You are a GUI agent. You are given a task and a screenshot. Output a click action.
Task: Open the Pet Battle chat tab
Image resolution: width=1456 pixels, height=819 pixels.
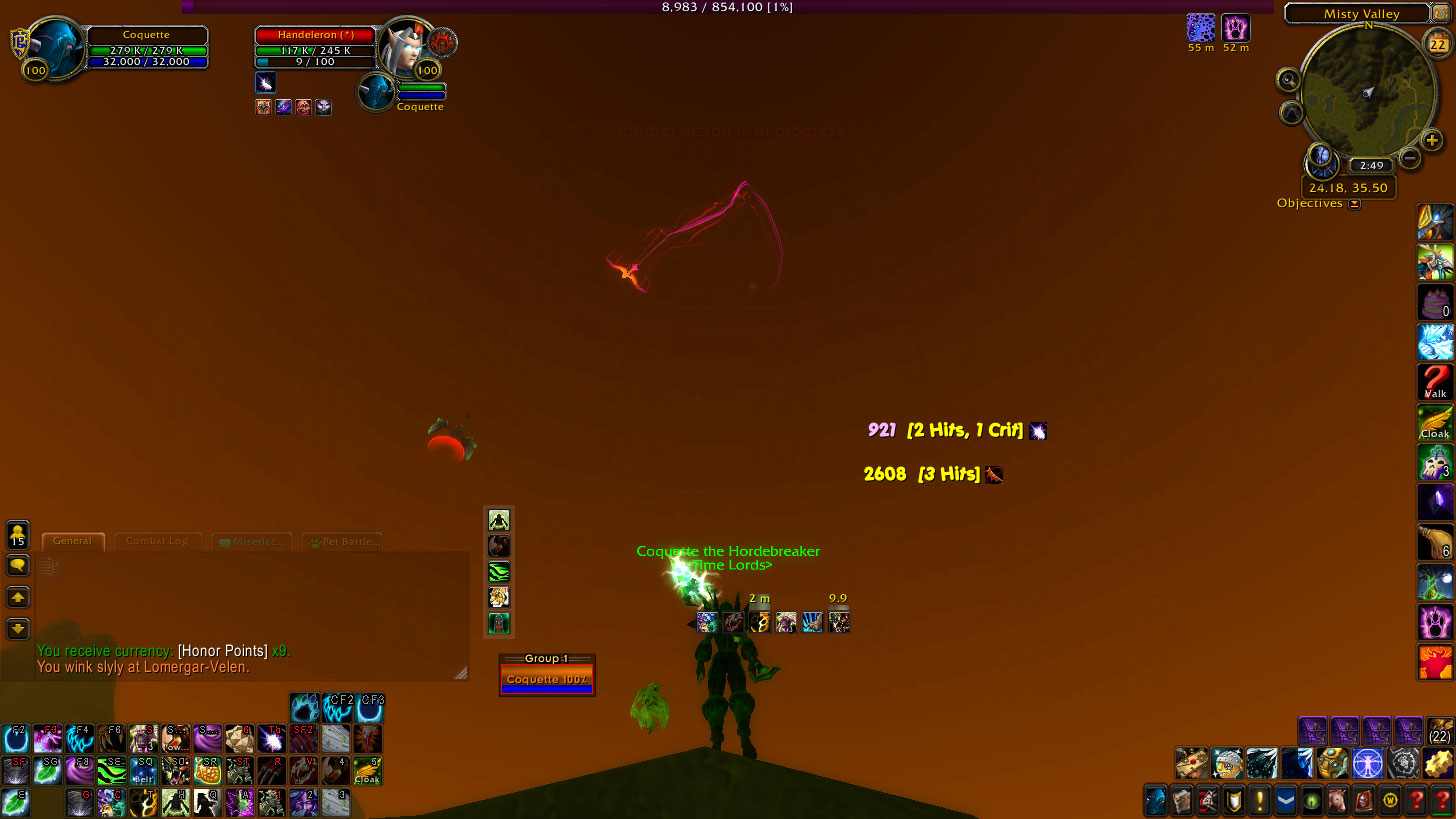click(x=343, y=542)
